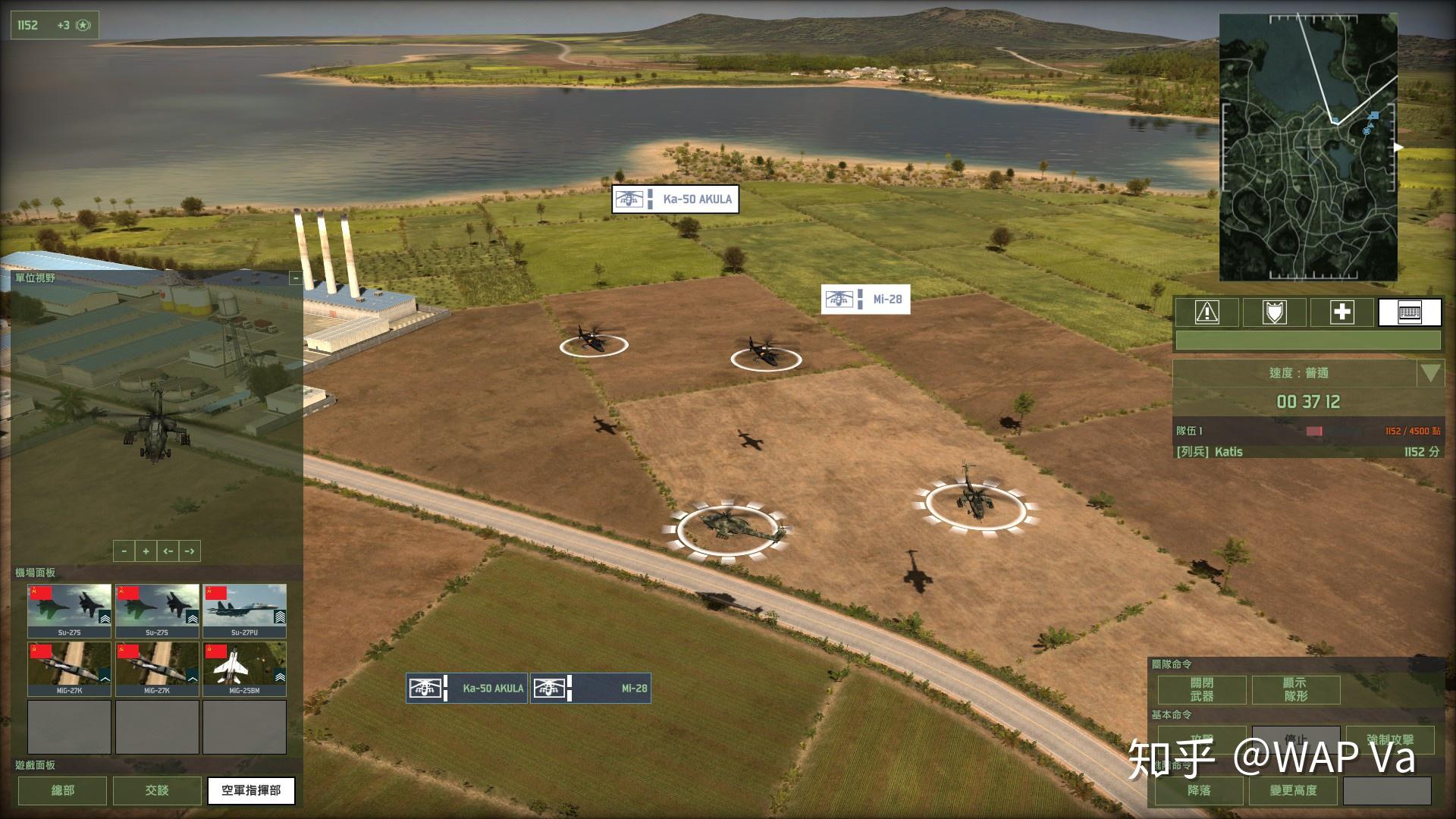Select the MiG-25BM aircraft in the airfield panel
1456x819 pixels.
[244, 667]
